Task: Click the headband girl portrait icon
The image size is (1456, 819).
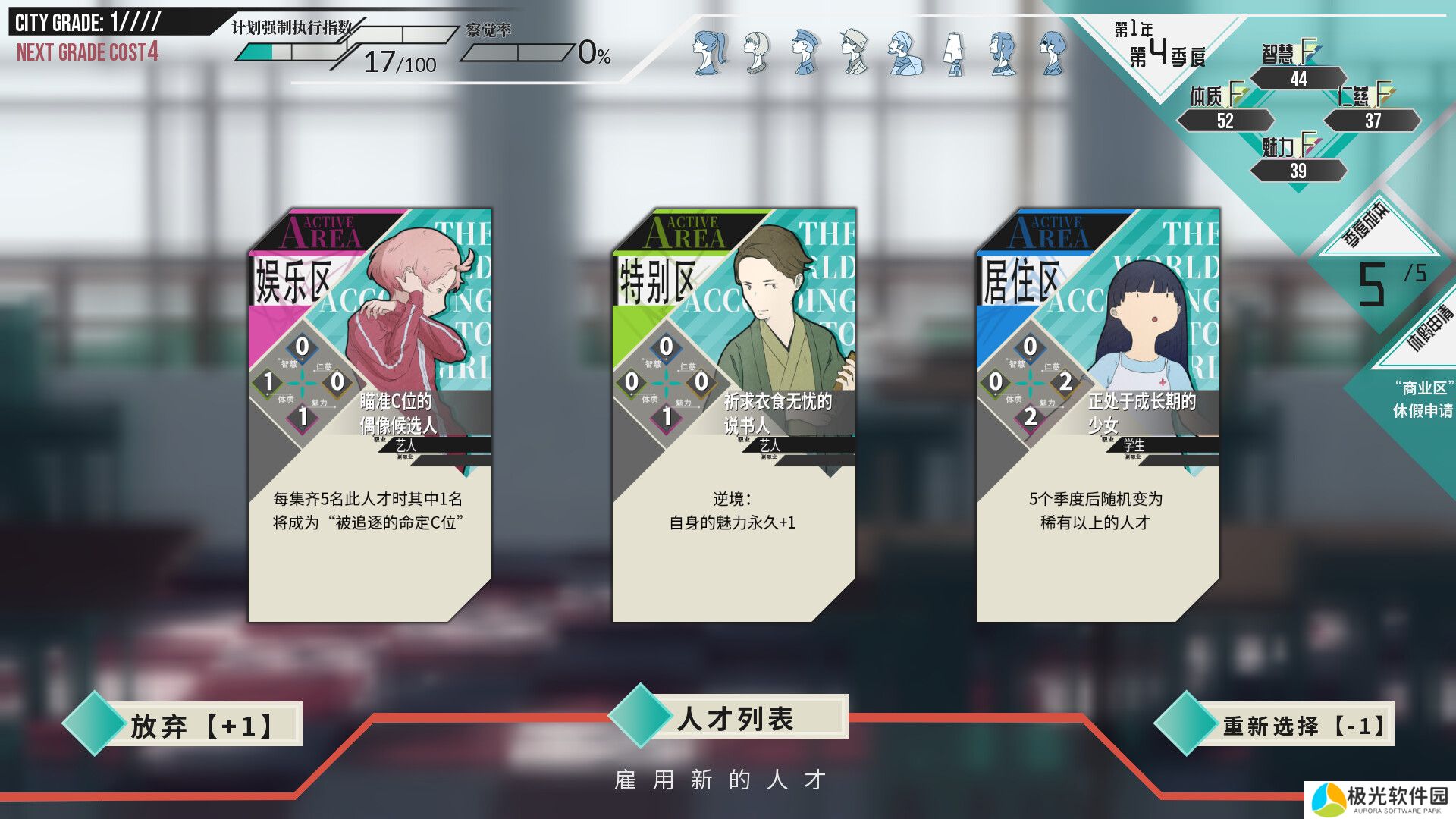Action: tap(757, 52)
